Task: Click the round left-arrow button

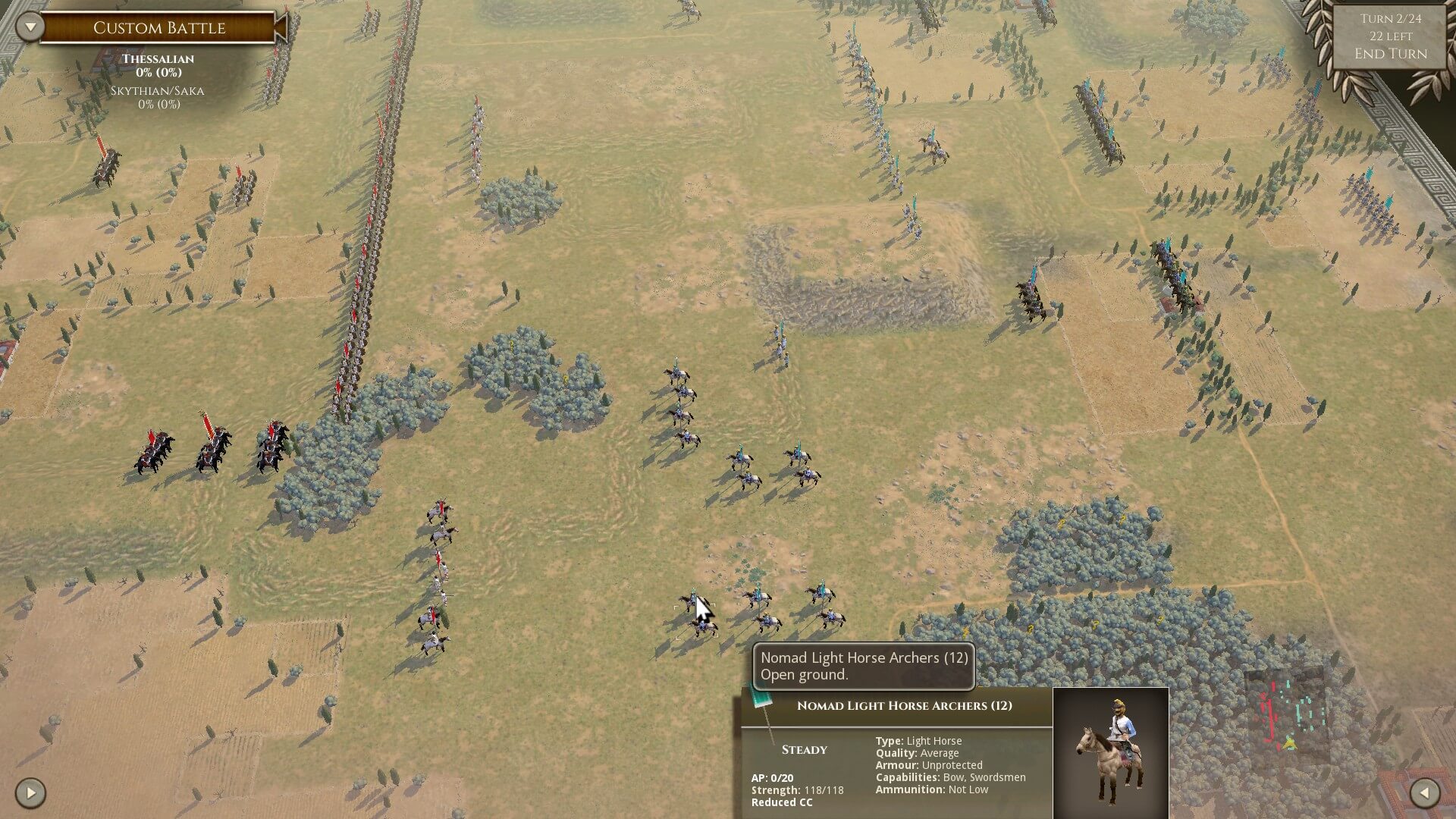Action: pyautogui.click(x=1424, y=793)
